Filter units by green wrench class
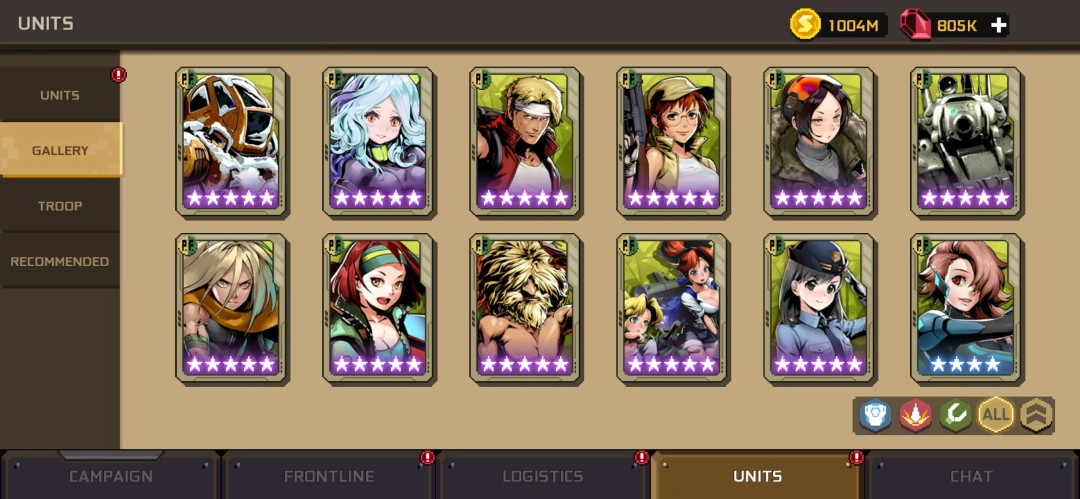This screenshot has width=1080, height=499. point(956,415)
